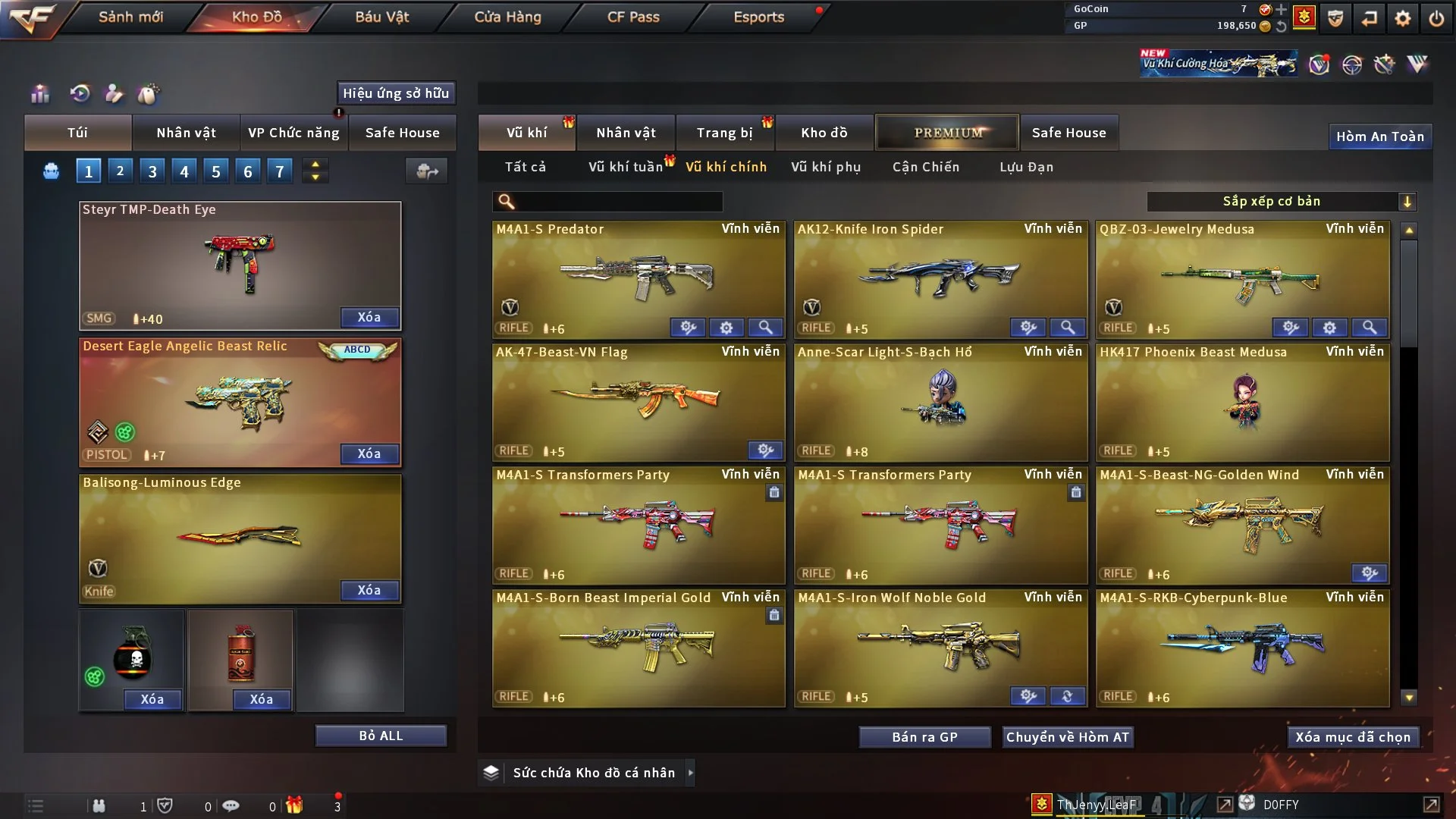The image size is (1456, 819).
Task: Open settings via the gear icon
Action: [1403, 17]
